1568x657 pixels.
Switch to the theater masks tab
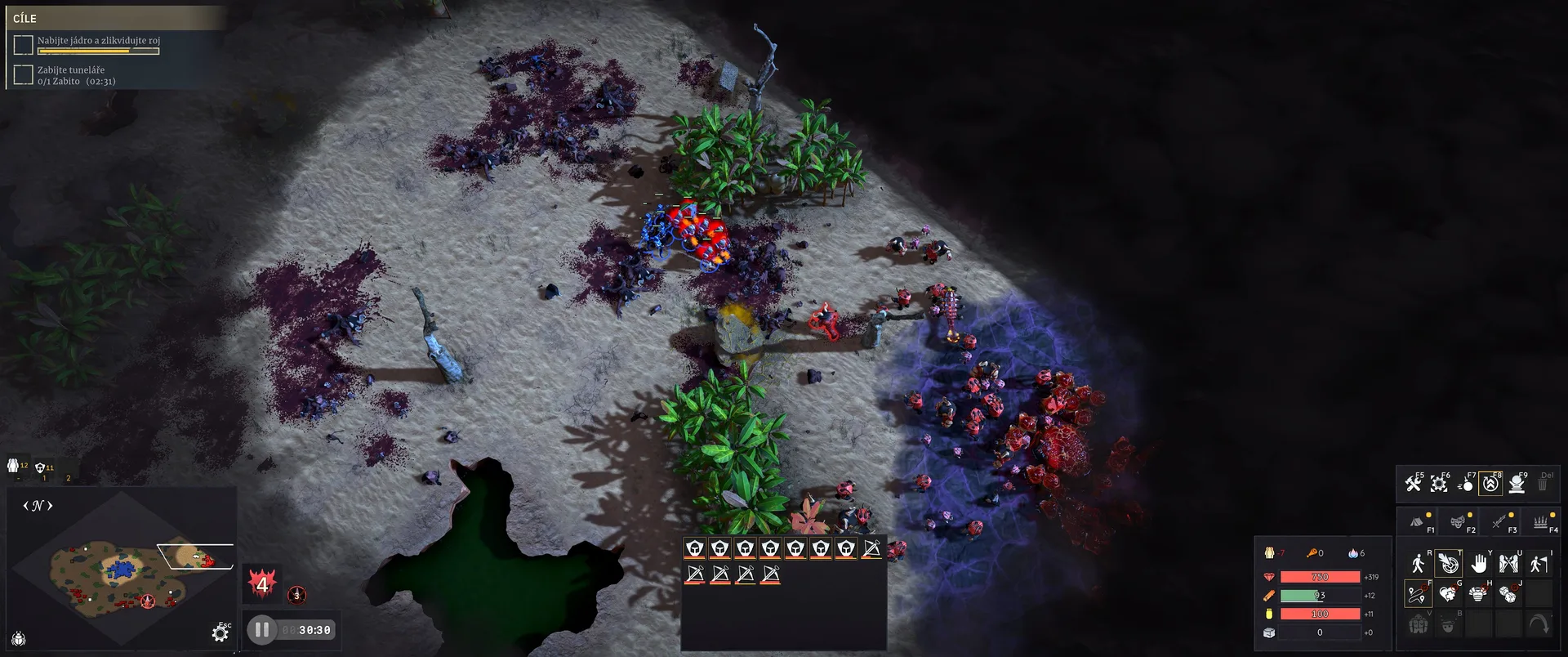click(1458, 522)
